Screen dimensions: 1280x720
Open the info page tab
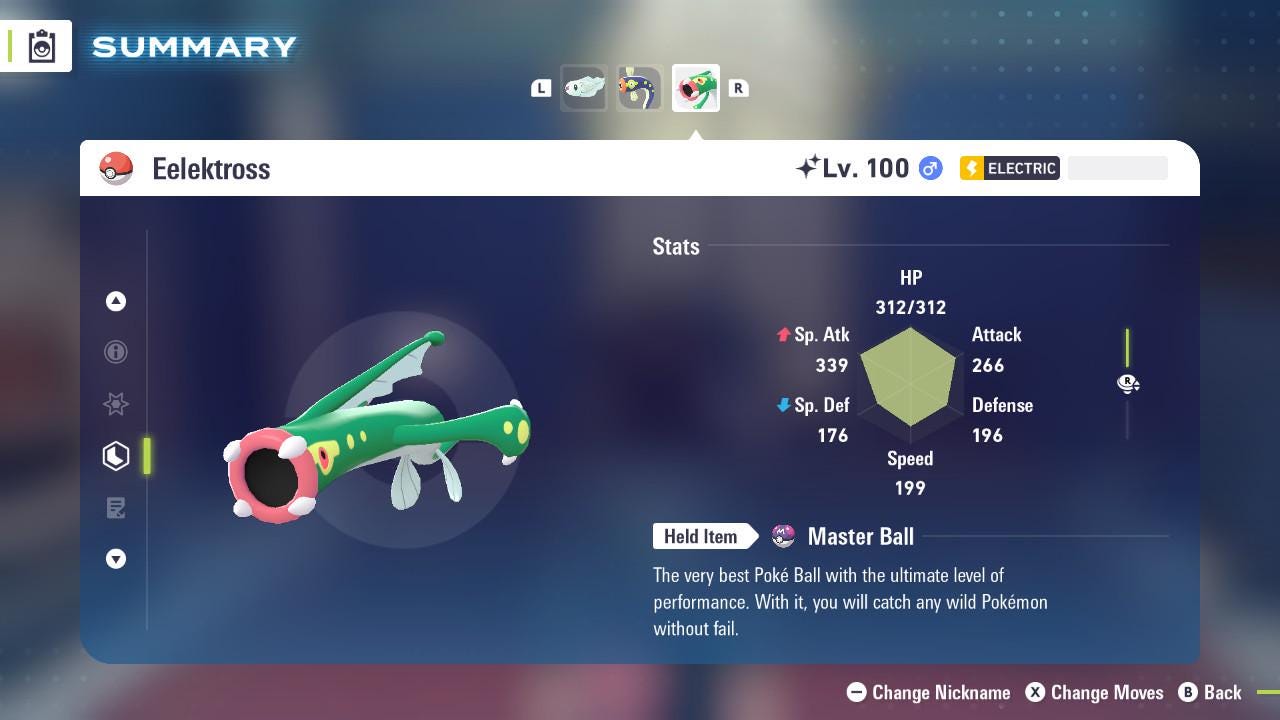[x=116, y=352]
